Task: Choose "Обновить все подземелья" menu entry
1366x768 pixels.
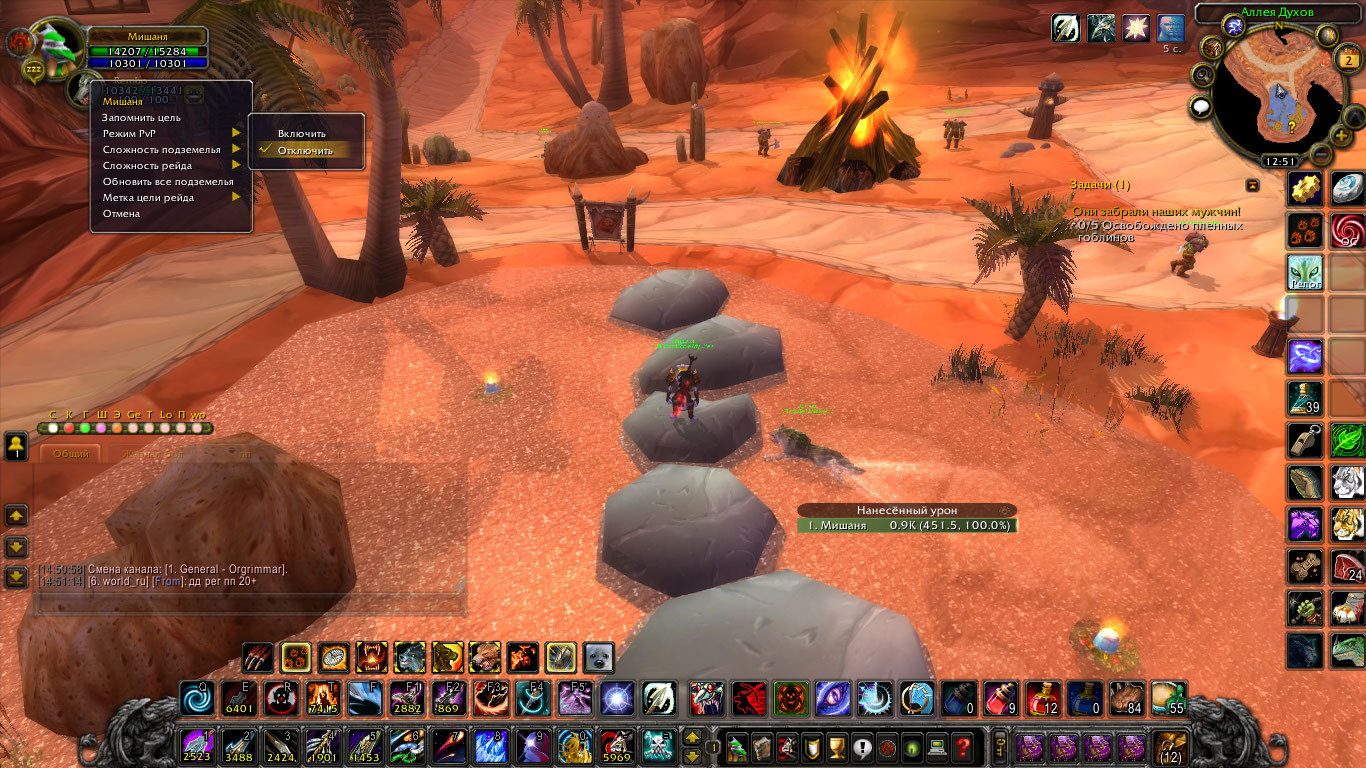Action: point(168,181)
